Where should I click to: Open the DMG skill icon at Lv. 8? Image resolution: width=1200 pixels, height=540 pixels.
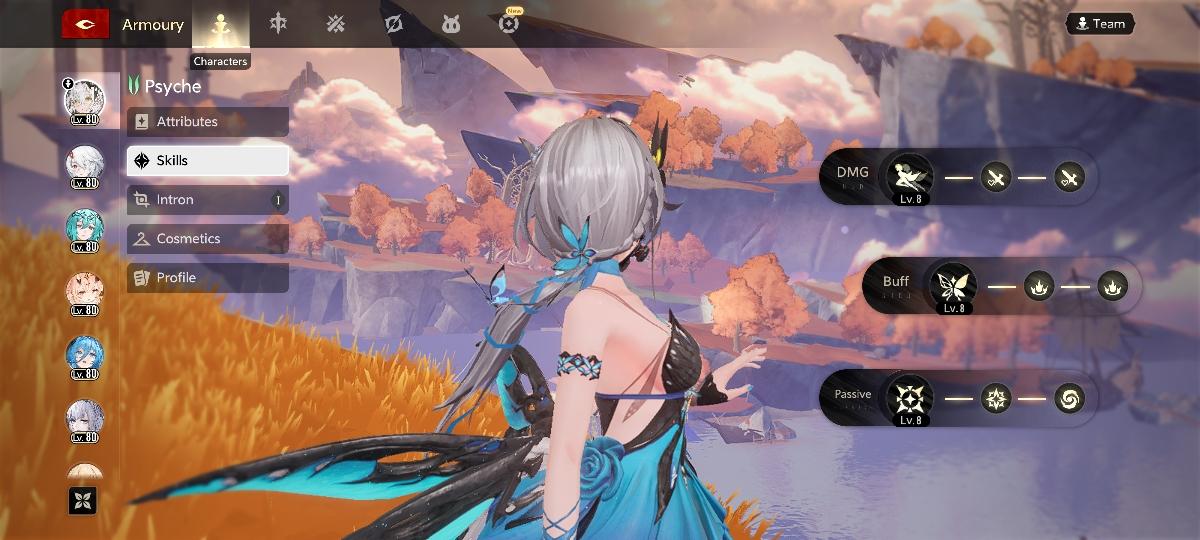910,178
